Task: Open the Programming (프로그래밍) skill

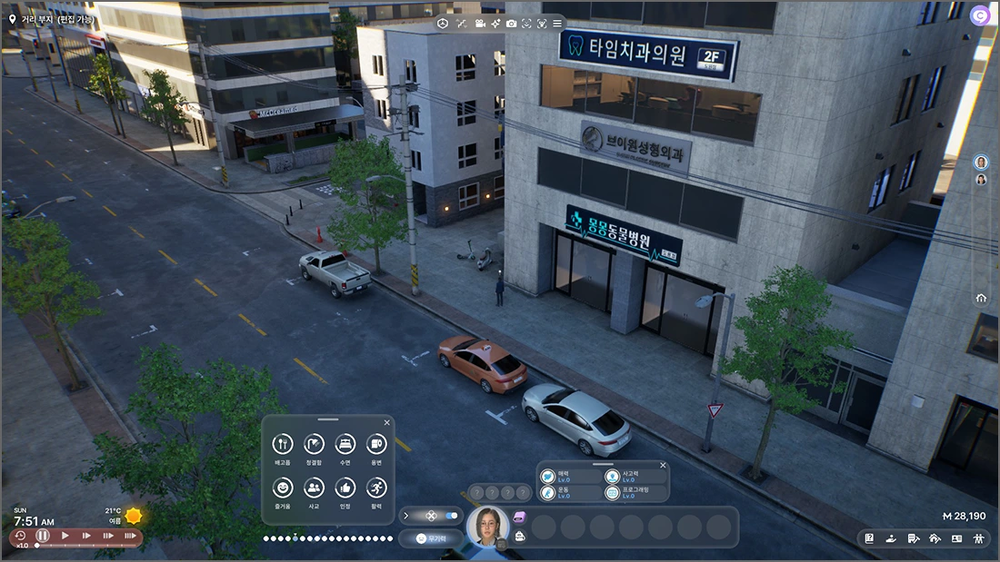Action: [x=612, y=492]
